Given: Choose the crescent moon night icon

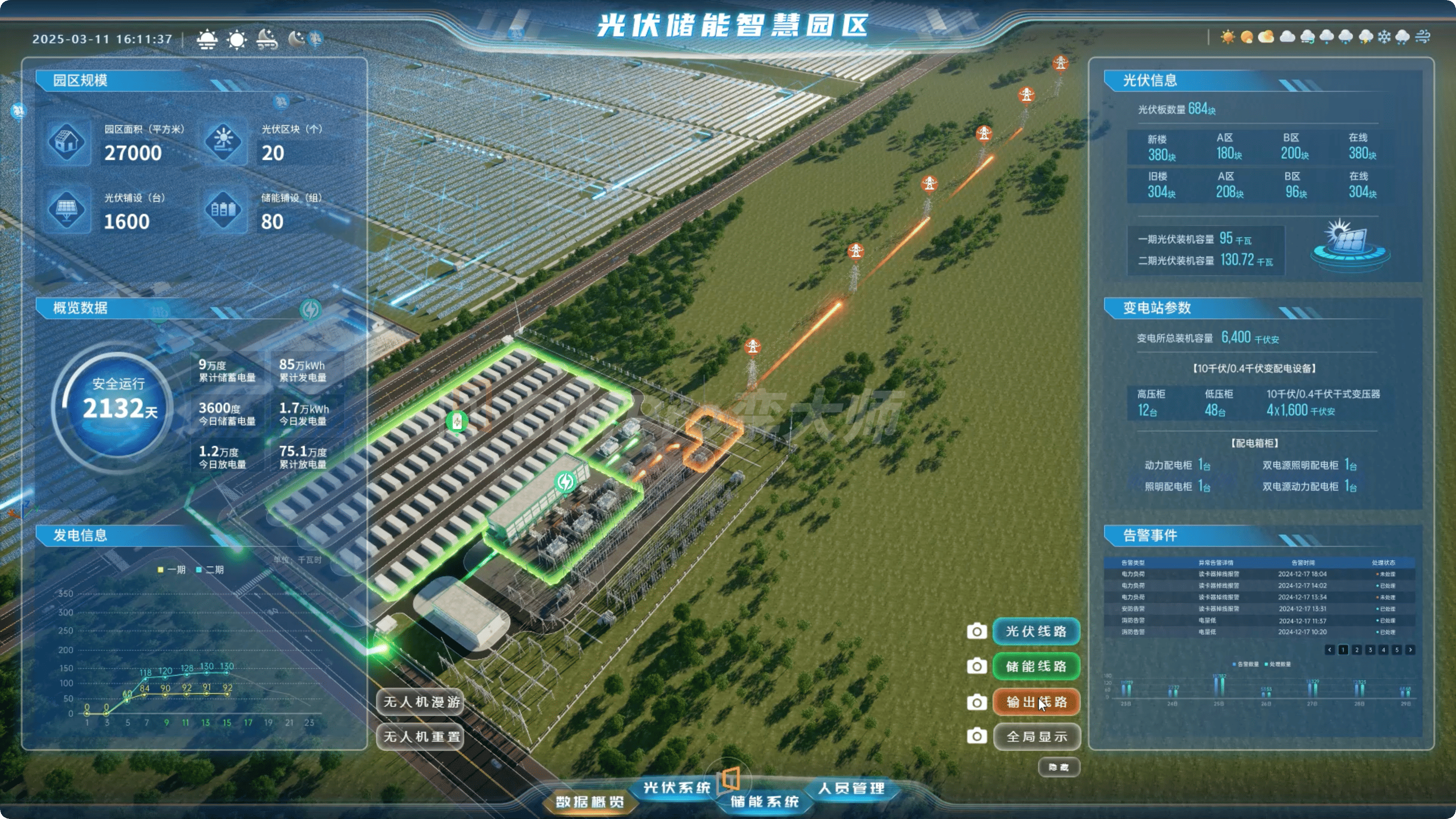Looking at the screenshot, I should 296,38.
